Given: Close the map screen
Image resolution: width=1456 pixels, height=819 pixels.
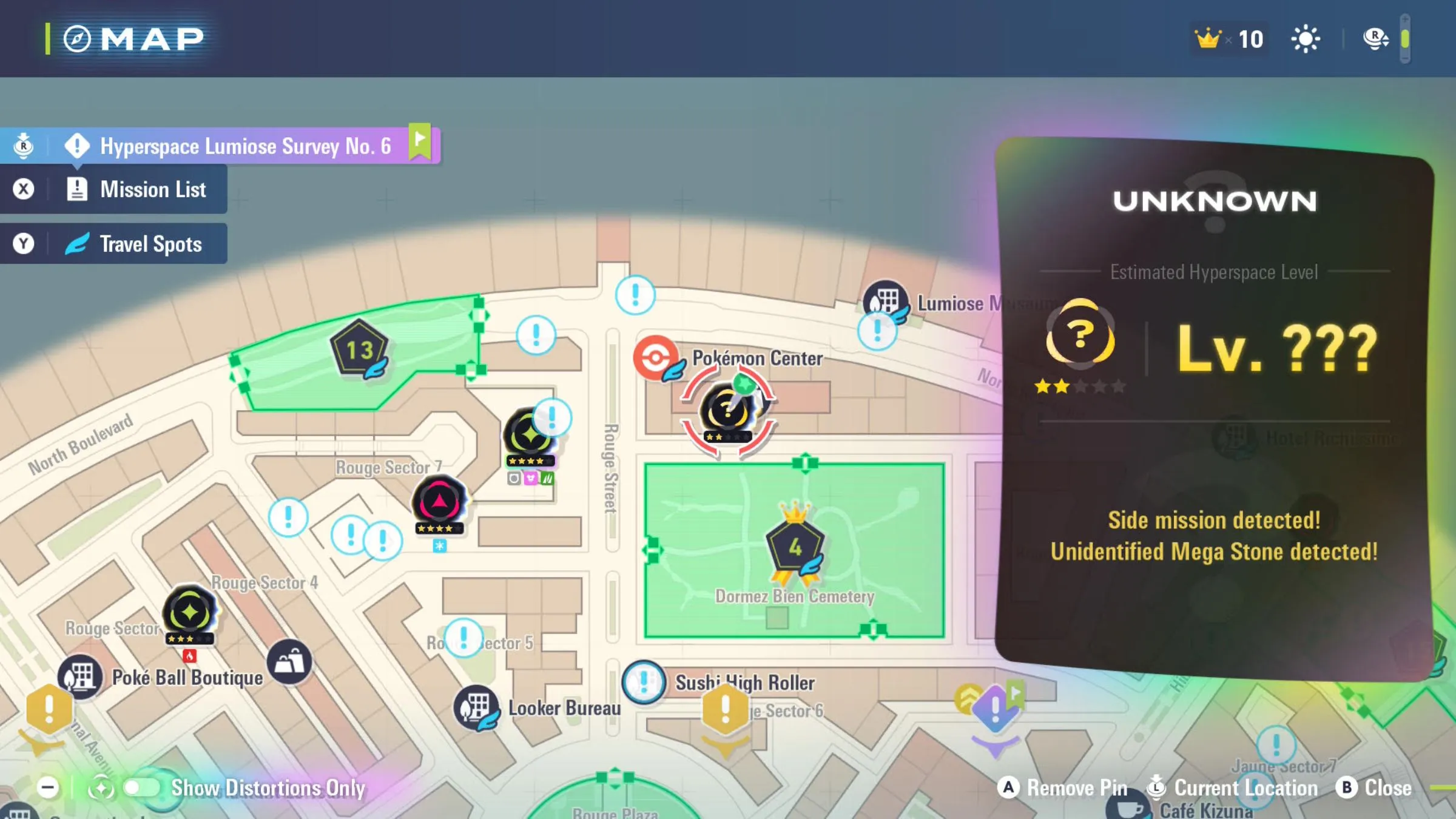Looking at the screenshot, I should (1375, 787).
